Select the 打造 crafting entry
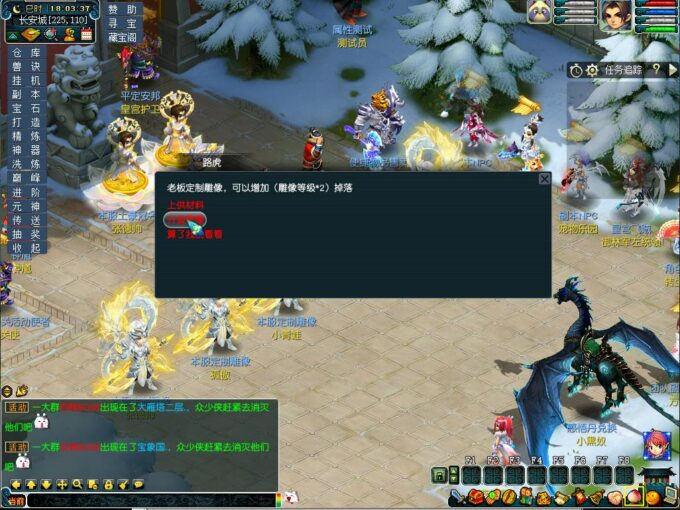Viewport: 680px width, 510px height. coord(26,122)
